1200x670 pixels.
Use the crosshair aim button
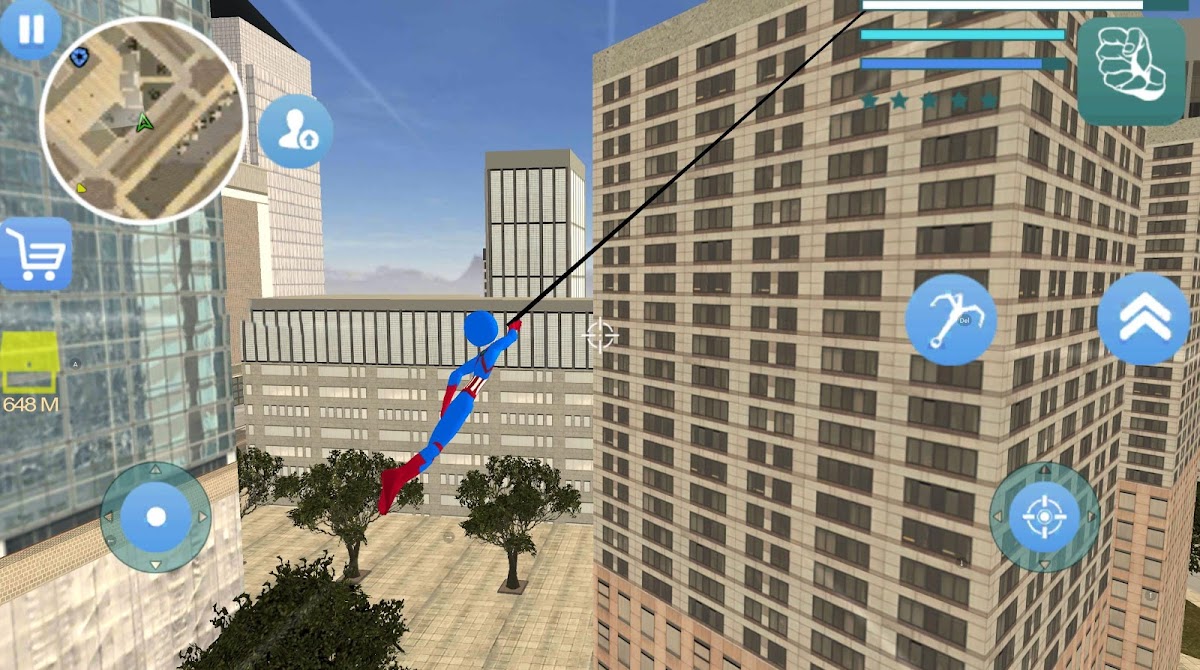(x=1044, y=517)
